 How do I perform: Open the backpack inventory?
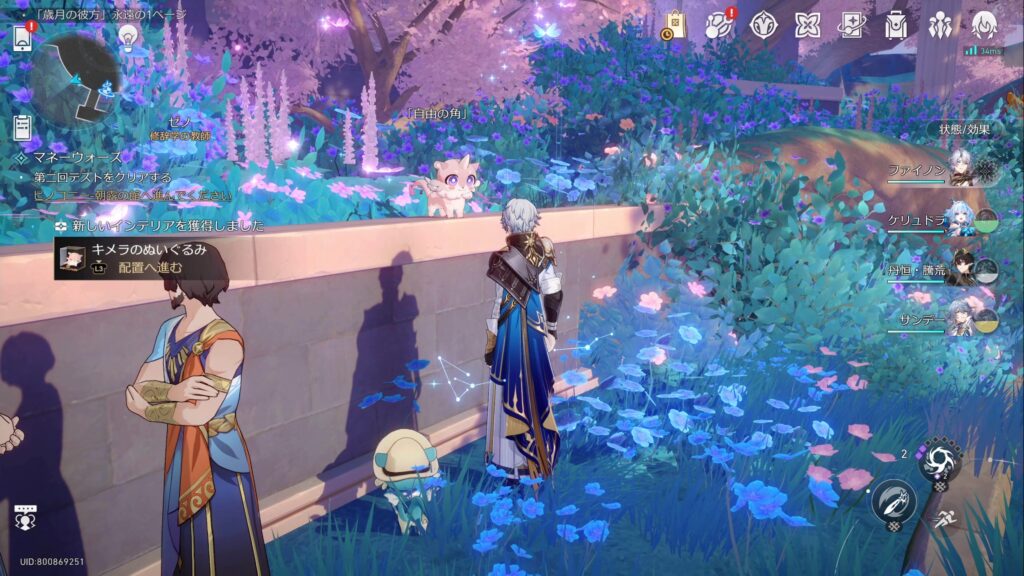tap(896, 26)
